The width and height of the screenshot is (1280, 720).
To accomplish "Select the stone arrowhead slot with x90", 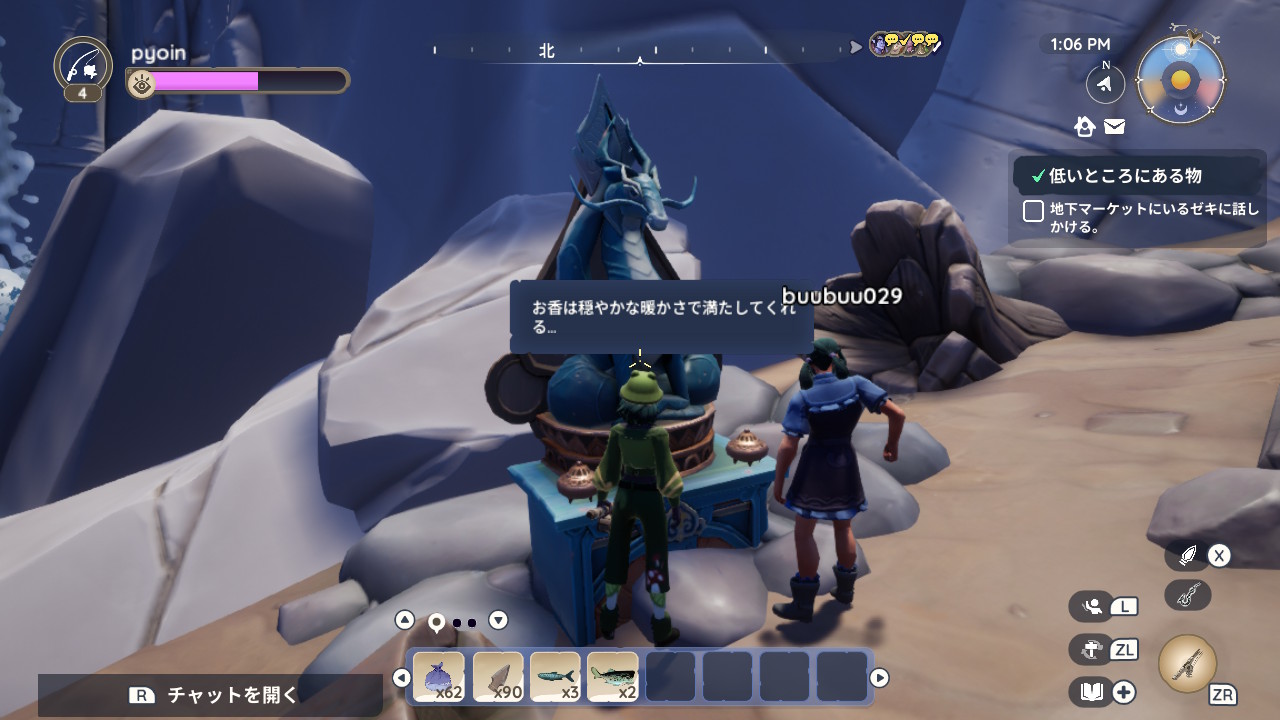I will [x=497, y=677].
